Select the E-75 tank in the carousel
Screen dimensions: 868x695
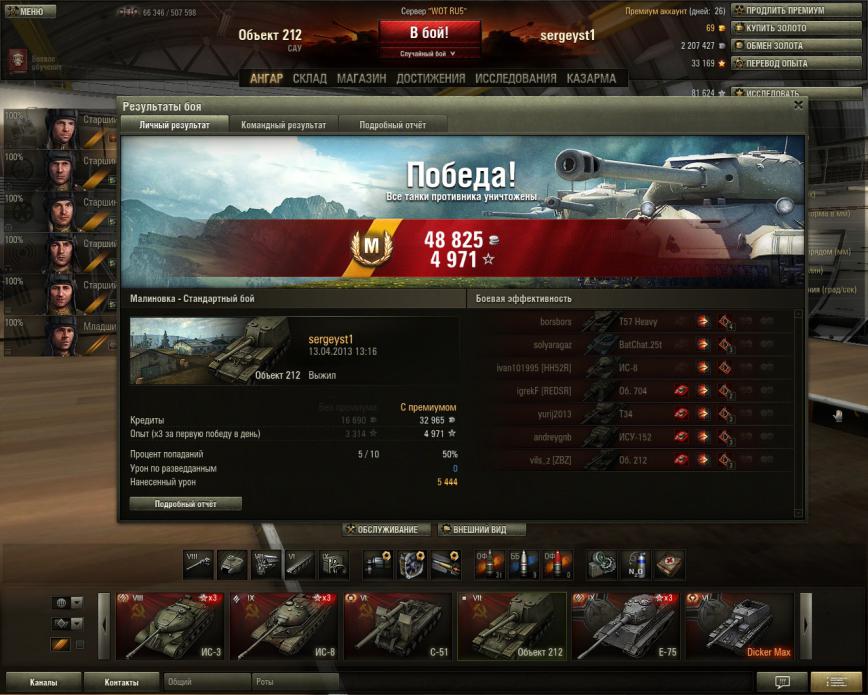(625, 626)
